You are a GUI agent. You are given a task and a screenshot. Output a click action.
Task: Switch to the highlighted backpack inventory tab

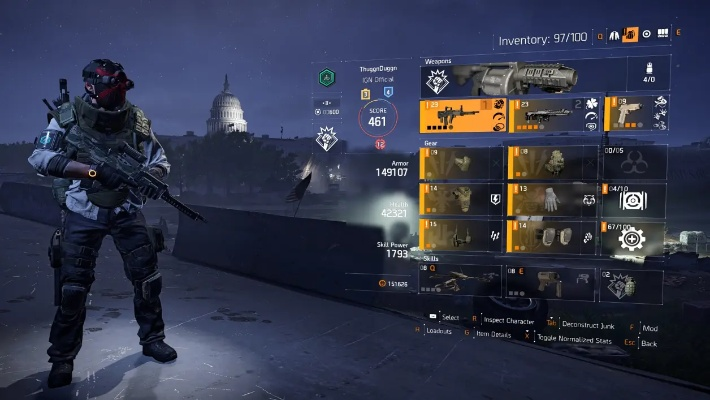(x=631, y=36)
